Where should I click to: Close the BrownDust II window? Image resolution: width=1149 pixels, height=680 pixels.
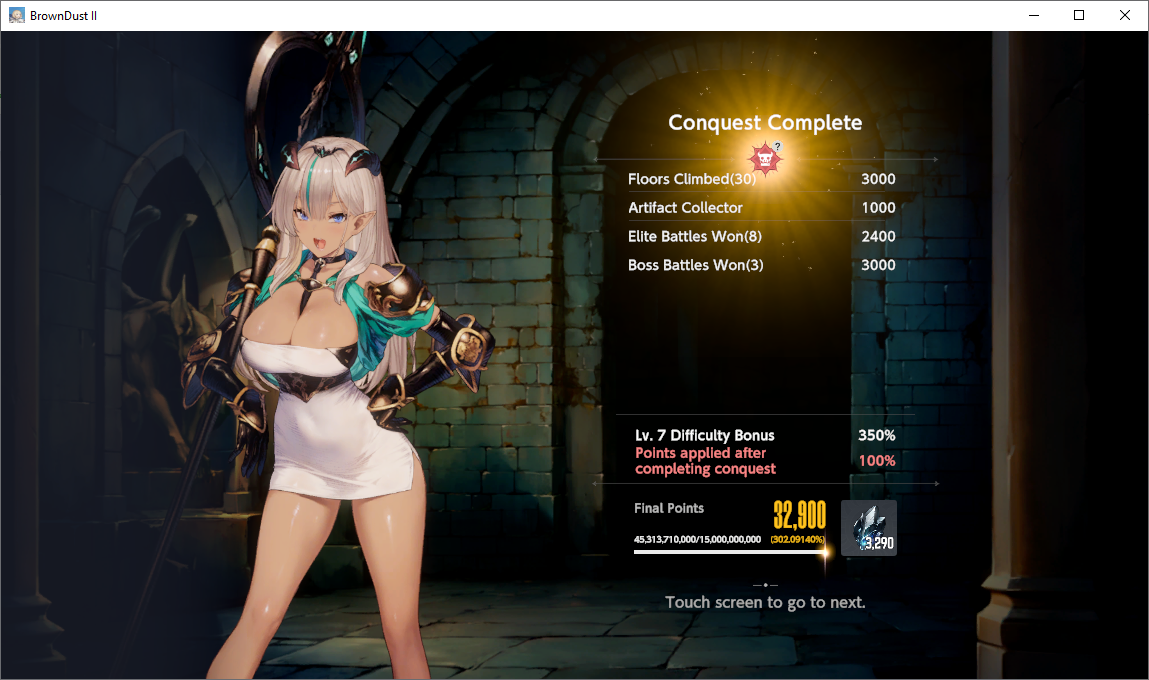[1125, 15]
